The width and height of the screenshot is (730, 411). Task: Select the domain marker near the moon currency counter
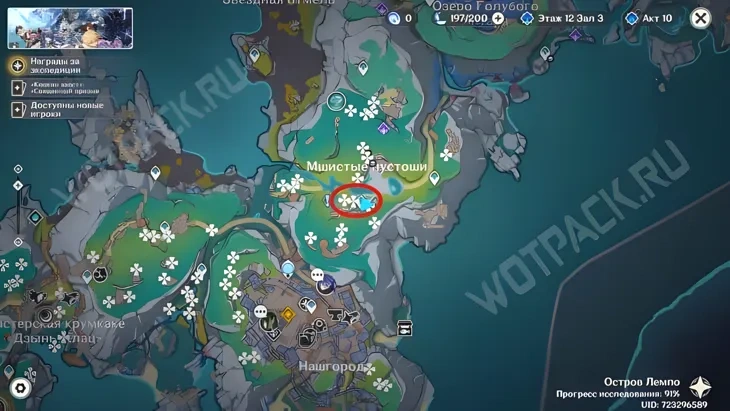click(x=381, y=10)
